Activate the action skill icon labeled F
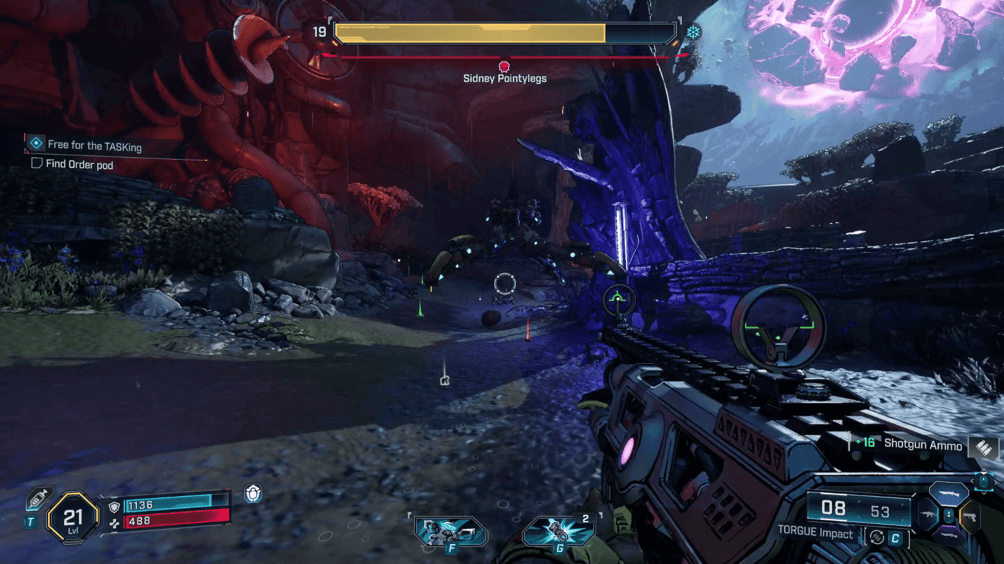This screenshot has width=1004, height=564. pos(449,530)
